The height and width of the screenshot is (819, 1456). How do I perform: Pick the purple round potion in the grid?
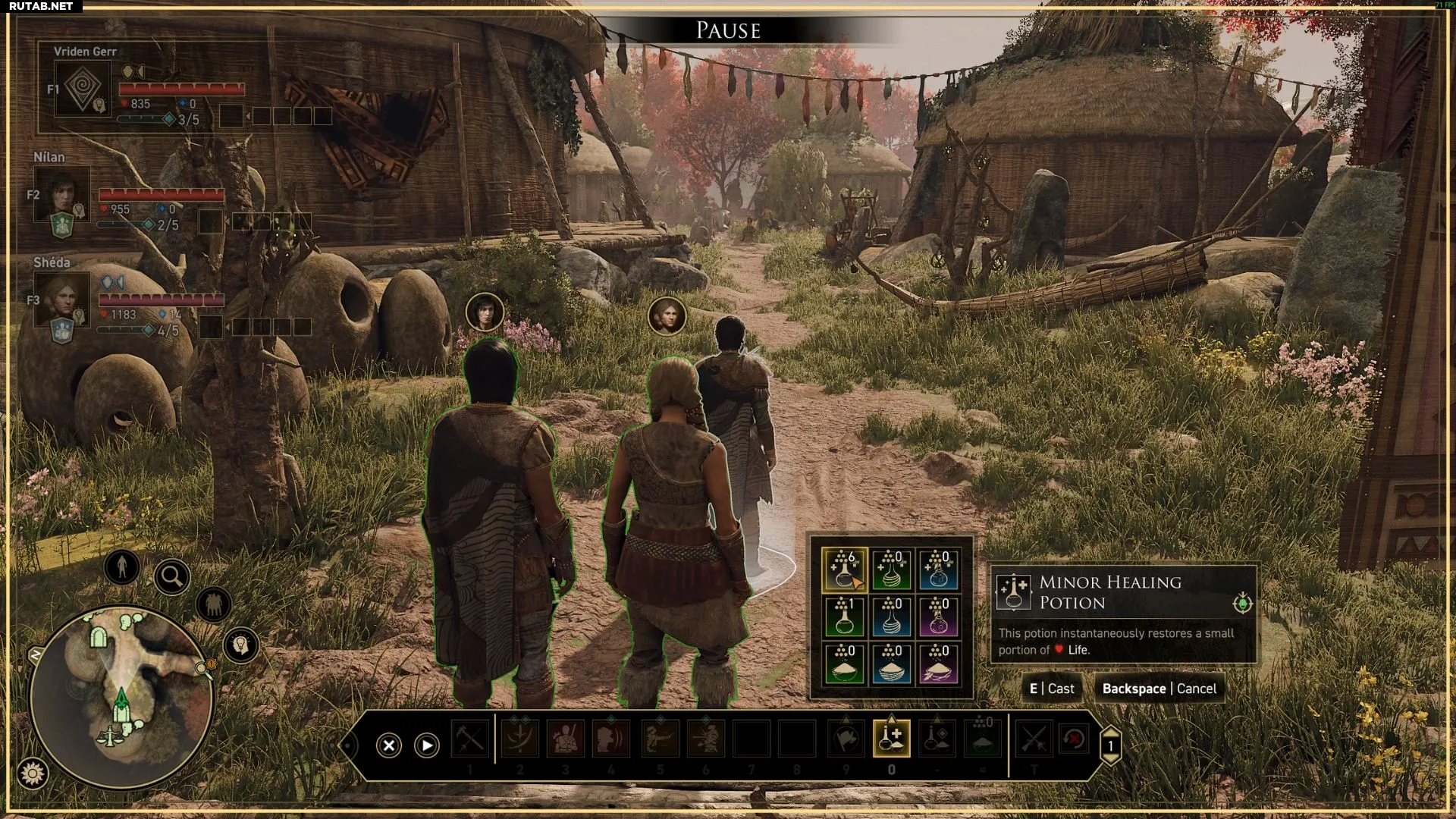click(x=938, y=616)
